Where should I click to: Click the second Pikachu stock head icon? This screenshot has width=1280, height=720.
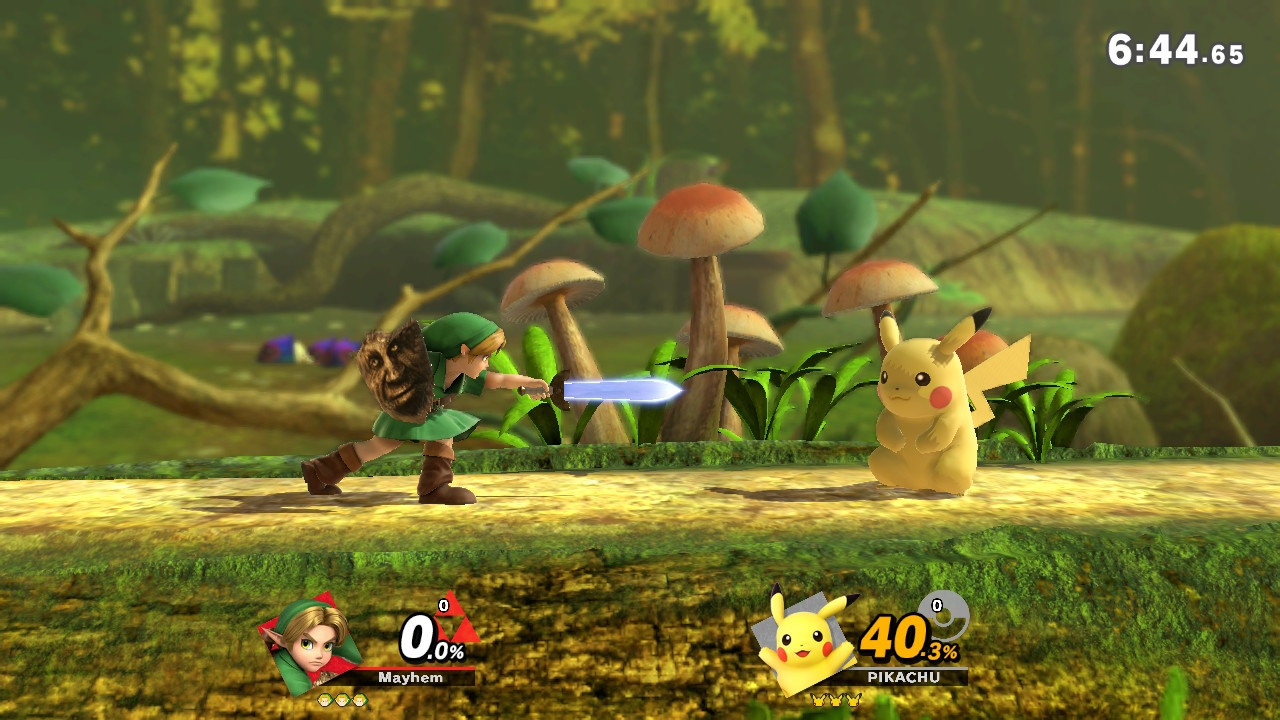click(x=835, y=701)
